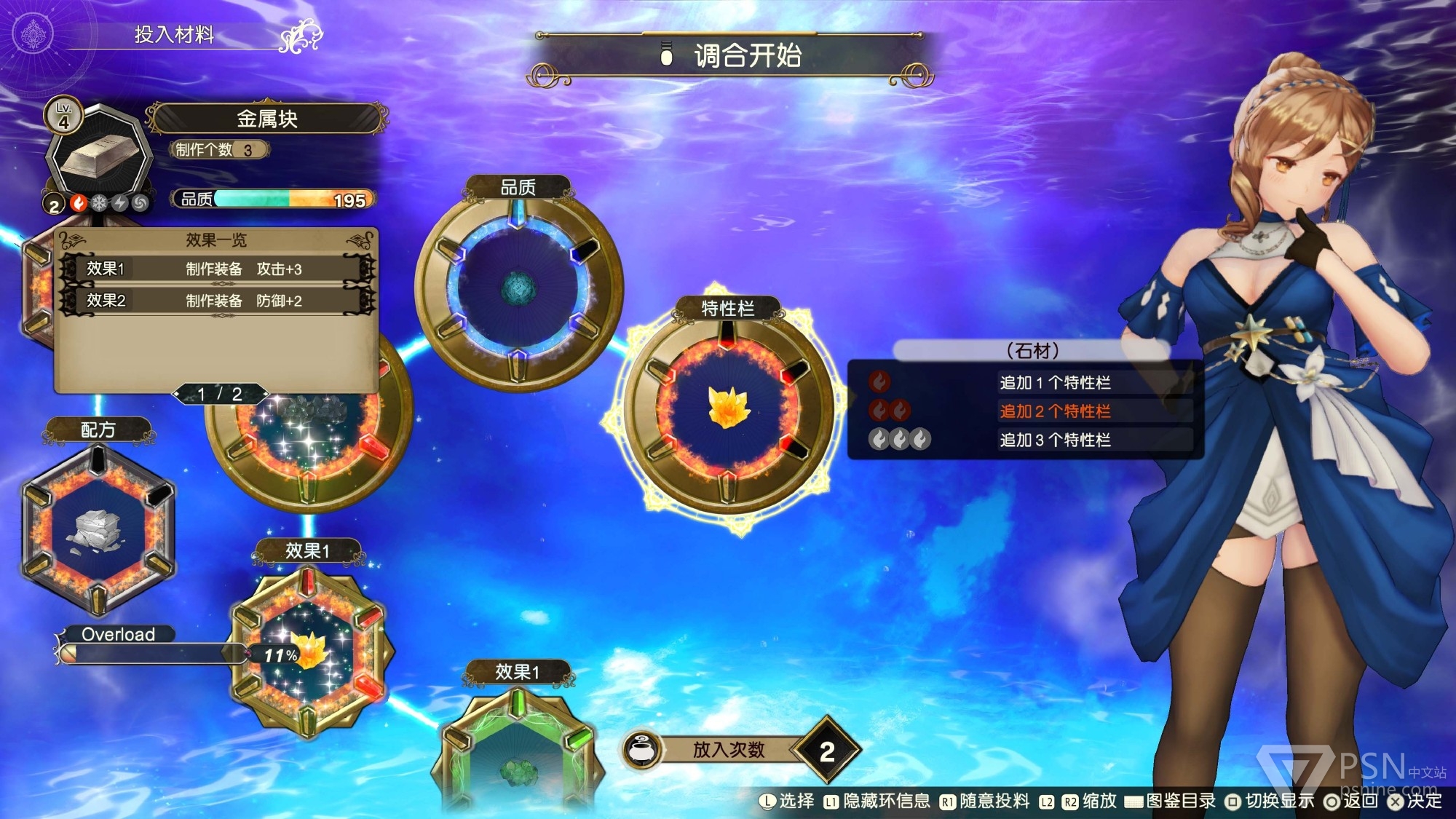
Task: Select the orange-crystal 效果1 hexagon node
Action: (309, 652)
